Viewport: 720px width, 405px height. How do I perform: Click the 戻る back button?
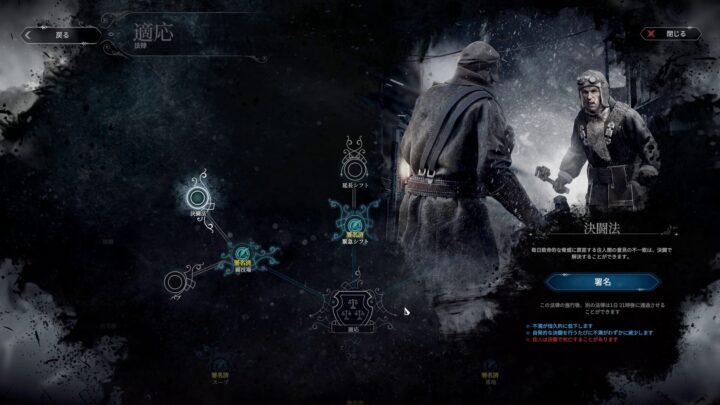click(x=62, y=34)
